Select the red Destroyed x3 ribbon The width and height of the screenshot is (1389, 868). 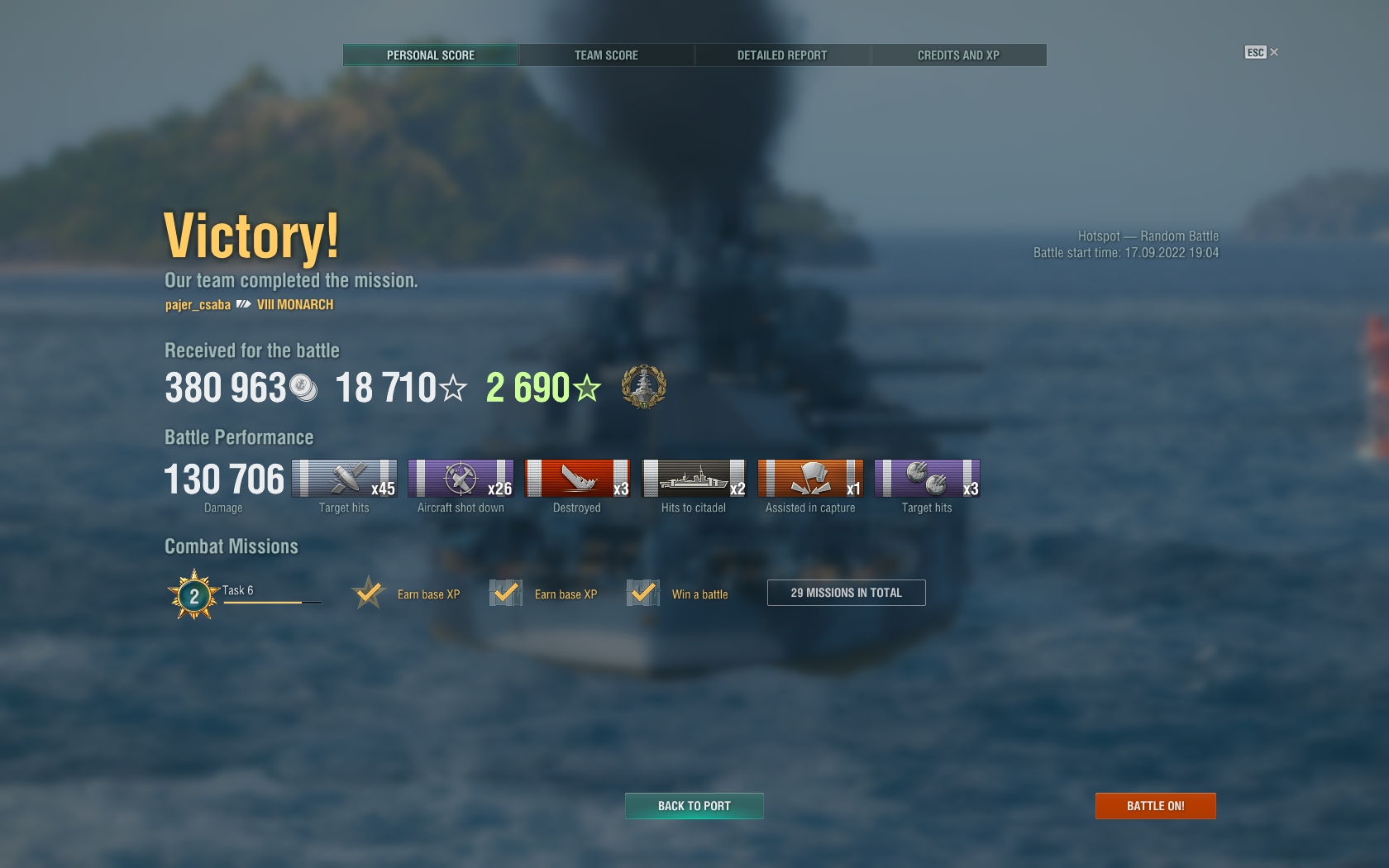tap(577, 479)
